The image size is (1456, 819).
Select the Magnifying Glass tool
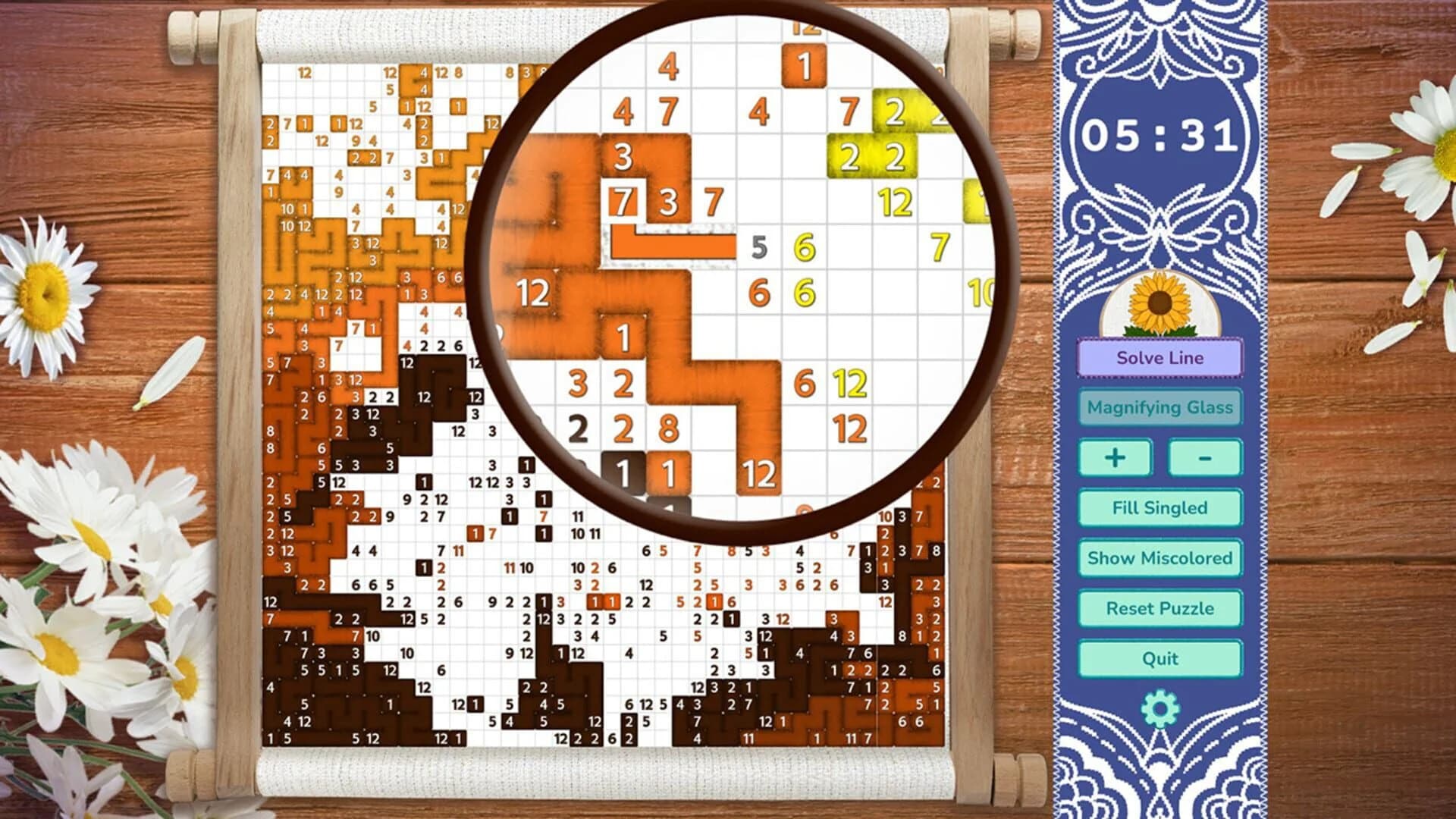point(1159,407)
